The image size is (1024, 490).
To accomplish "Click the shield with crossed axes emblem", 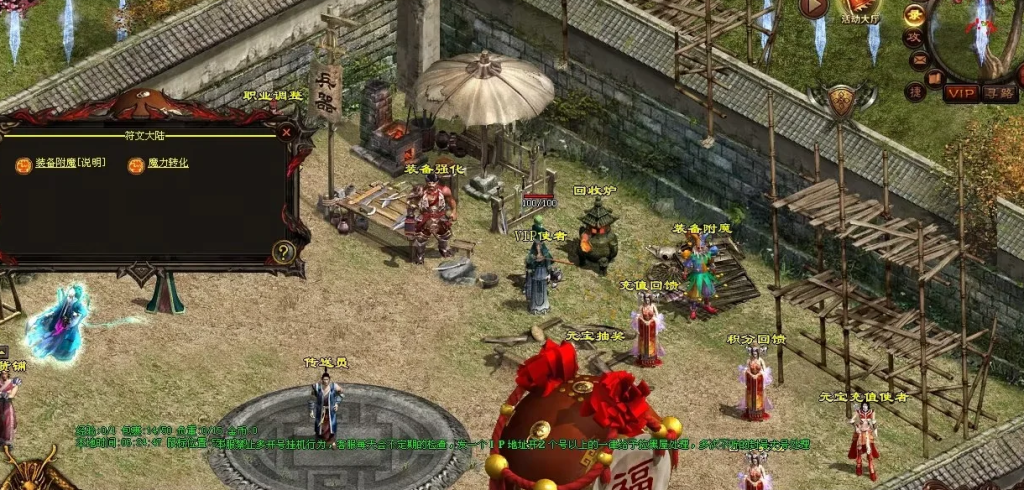I will point(842,100).
